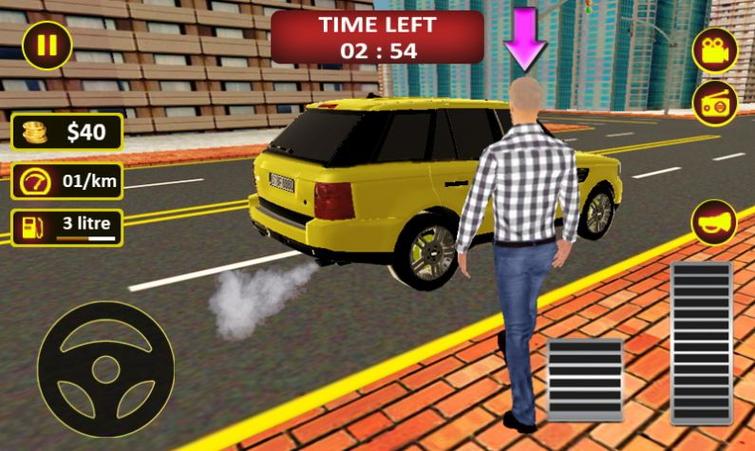Switch camera view with the camera icon

click(714, 52)
